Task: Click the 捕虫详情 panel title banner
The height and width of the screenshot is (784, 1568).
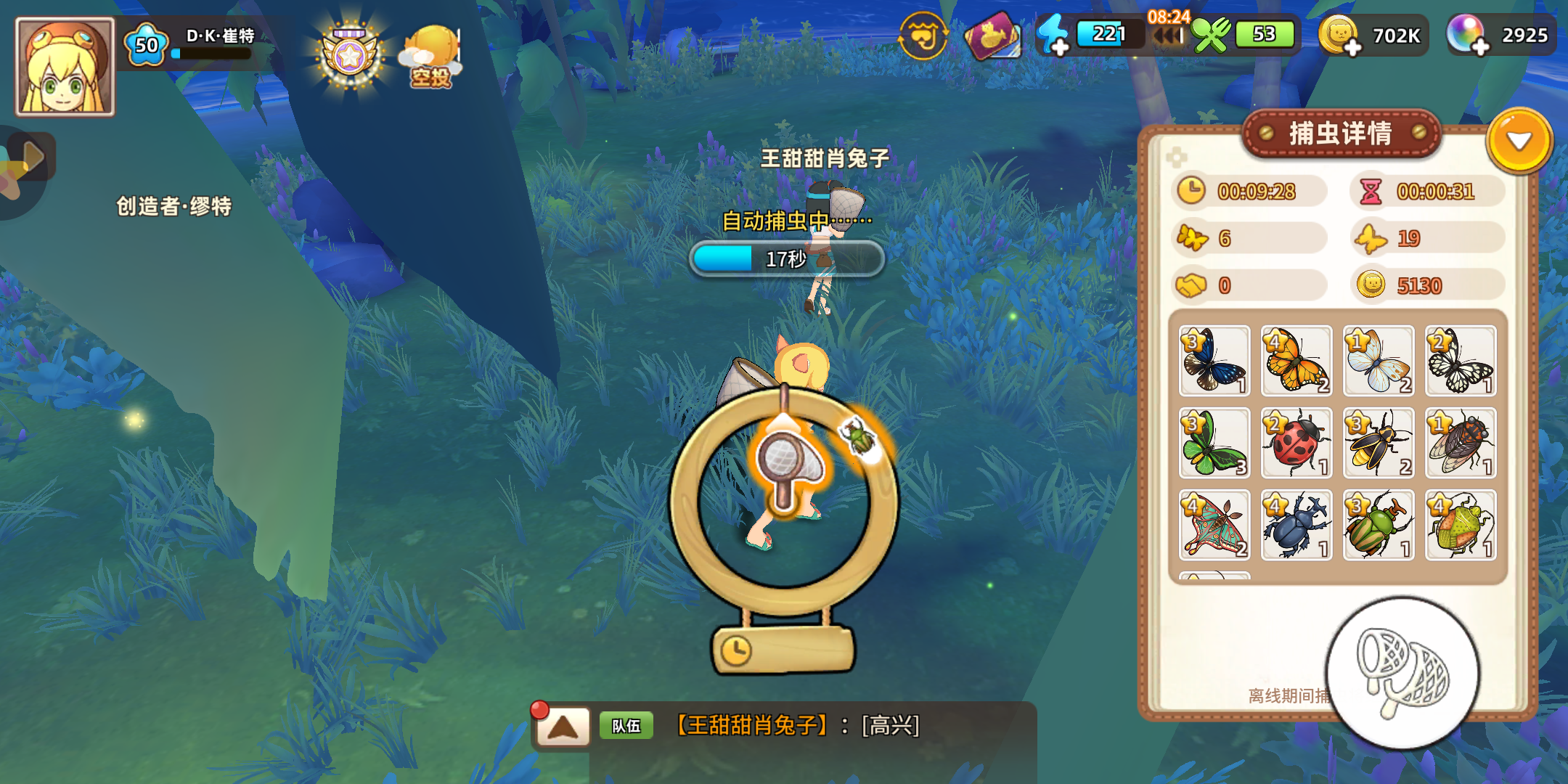Action: [1342, 134]
